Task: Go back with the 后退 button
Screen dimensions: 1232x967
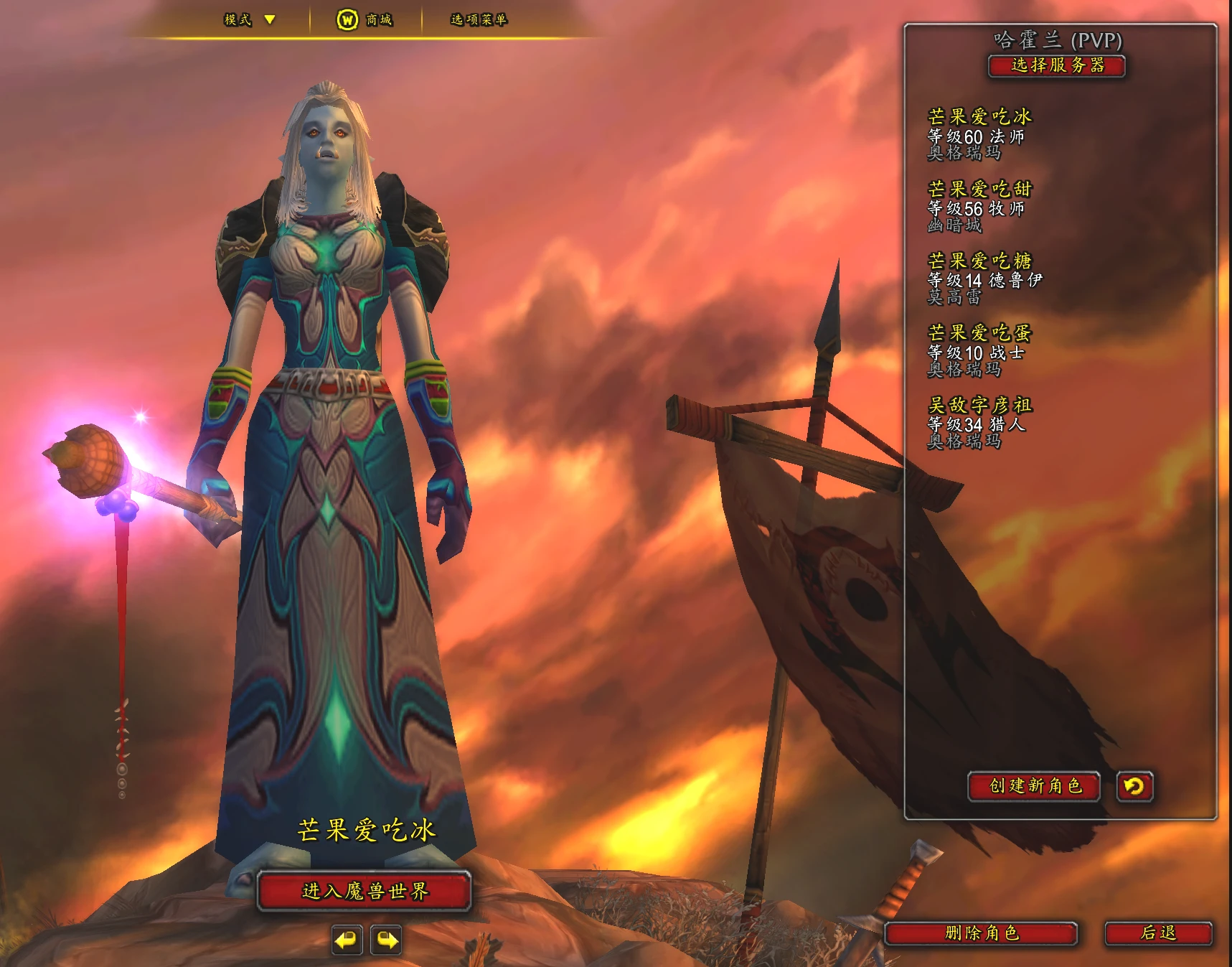Action: tap(1158, 933)
